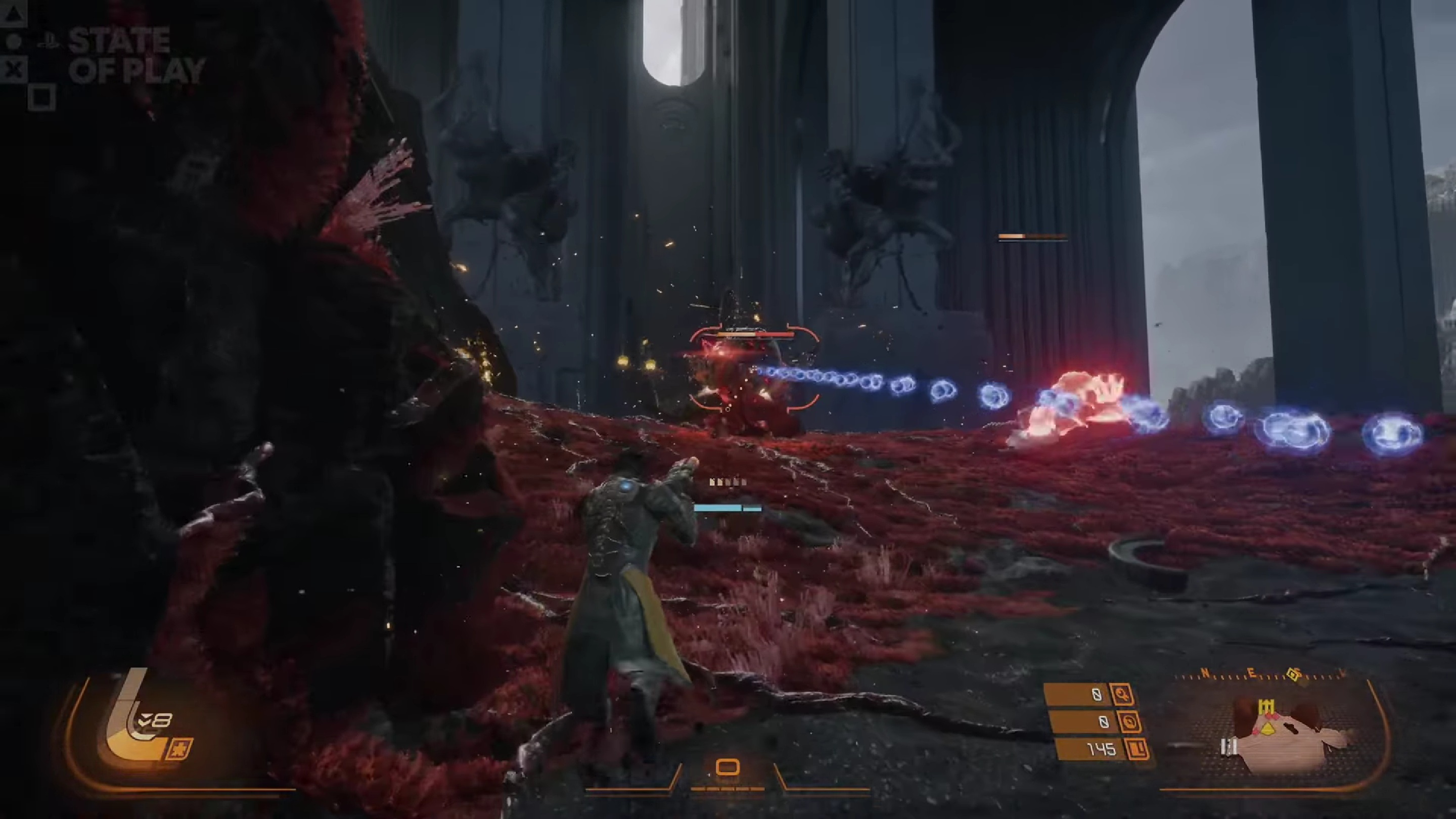The image size is (1456, 819).
Task: Click the icon beside the 145 counter
Action: [1137, 749]
